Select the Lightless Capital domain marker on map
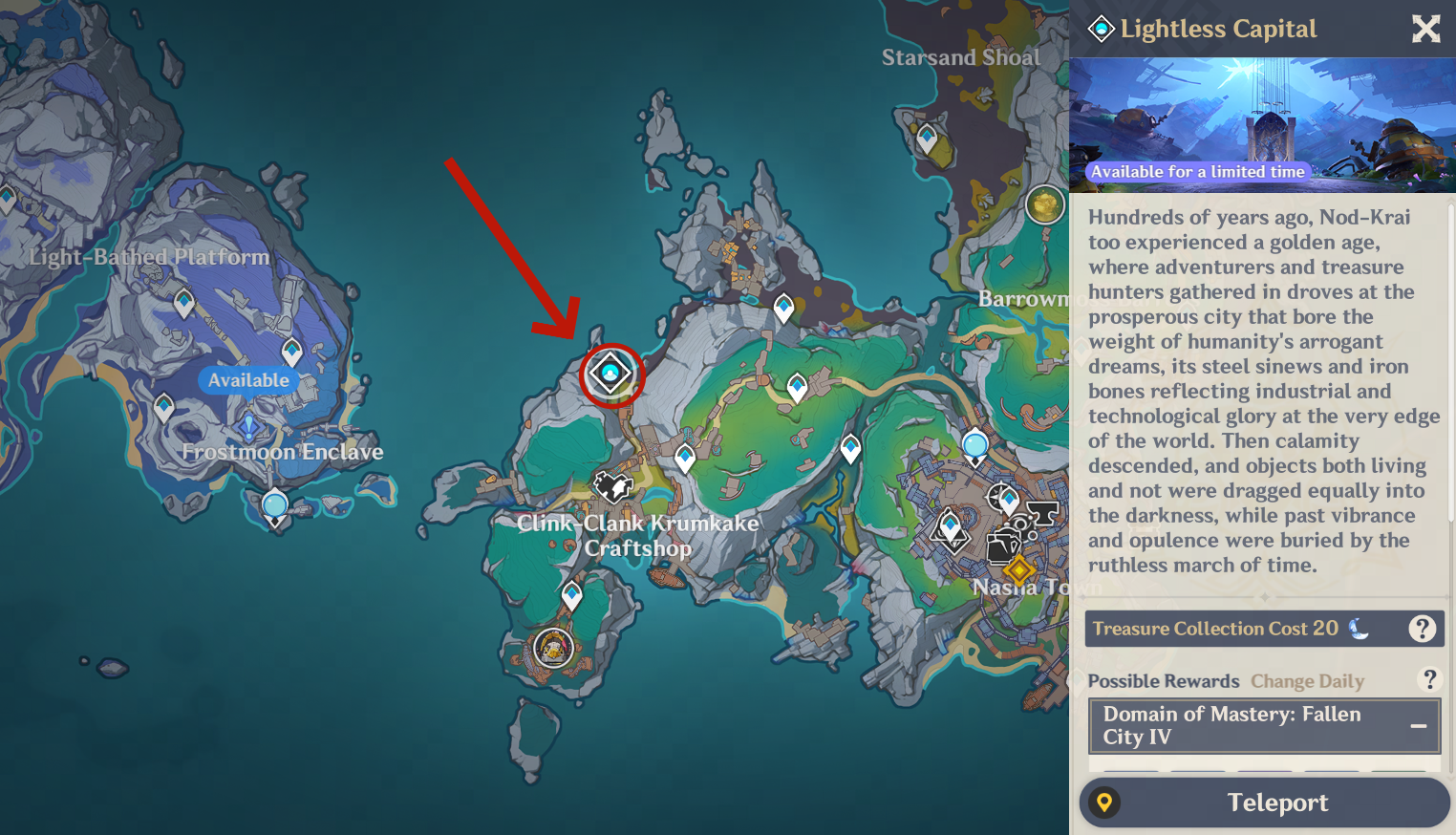This screenshot has height=835, width=1456. coord(610,374)
